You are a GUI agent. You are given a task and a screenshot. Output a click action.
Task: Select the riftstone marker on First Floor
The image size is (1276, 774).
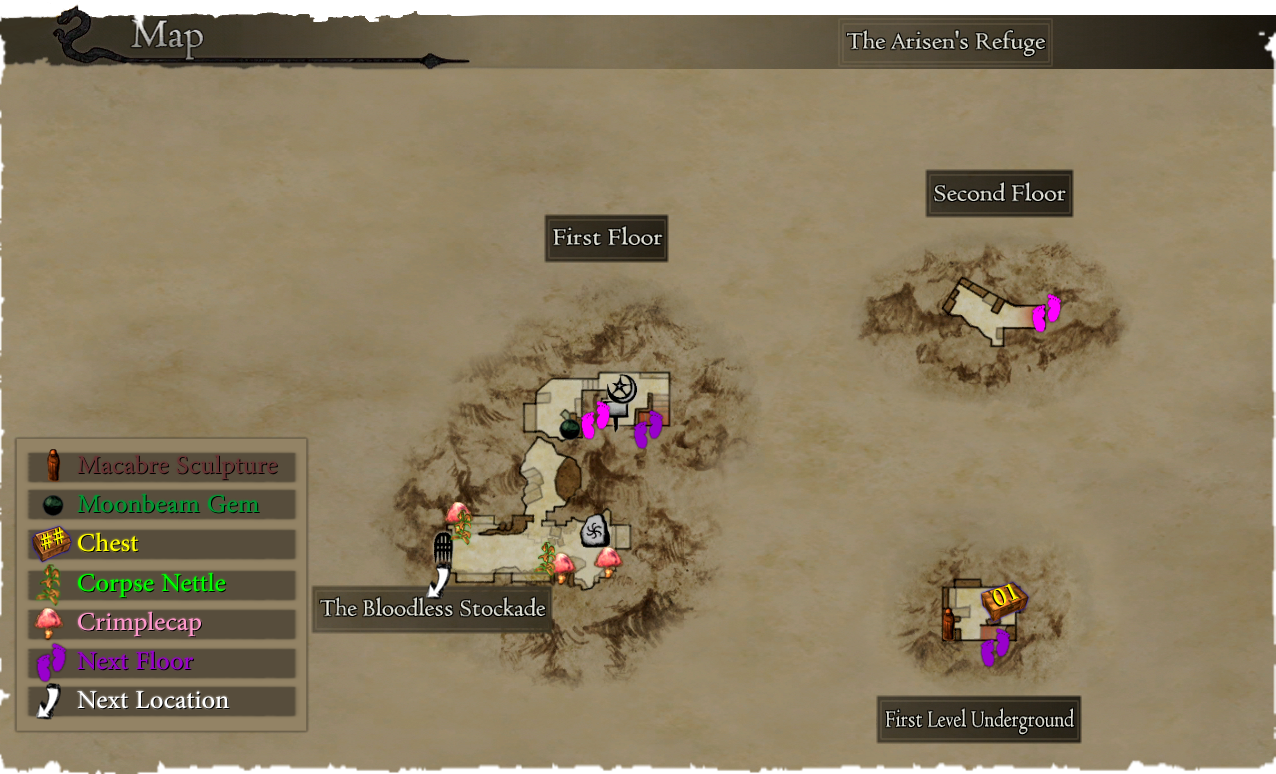pyautogui.click(x=595, y=532)
